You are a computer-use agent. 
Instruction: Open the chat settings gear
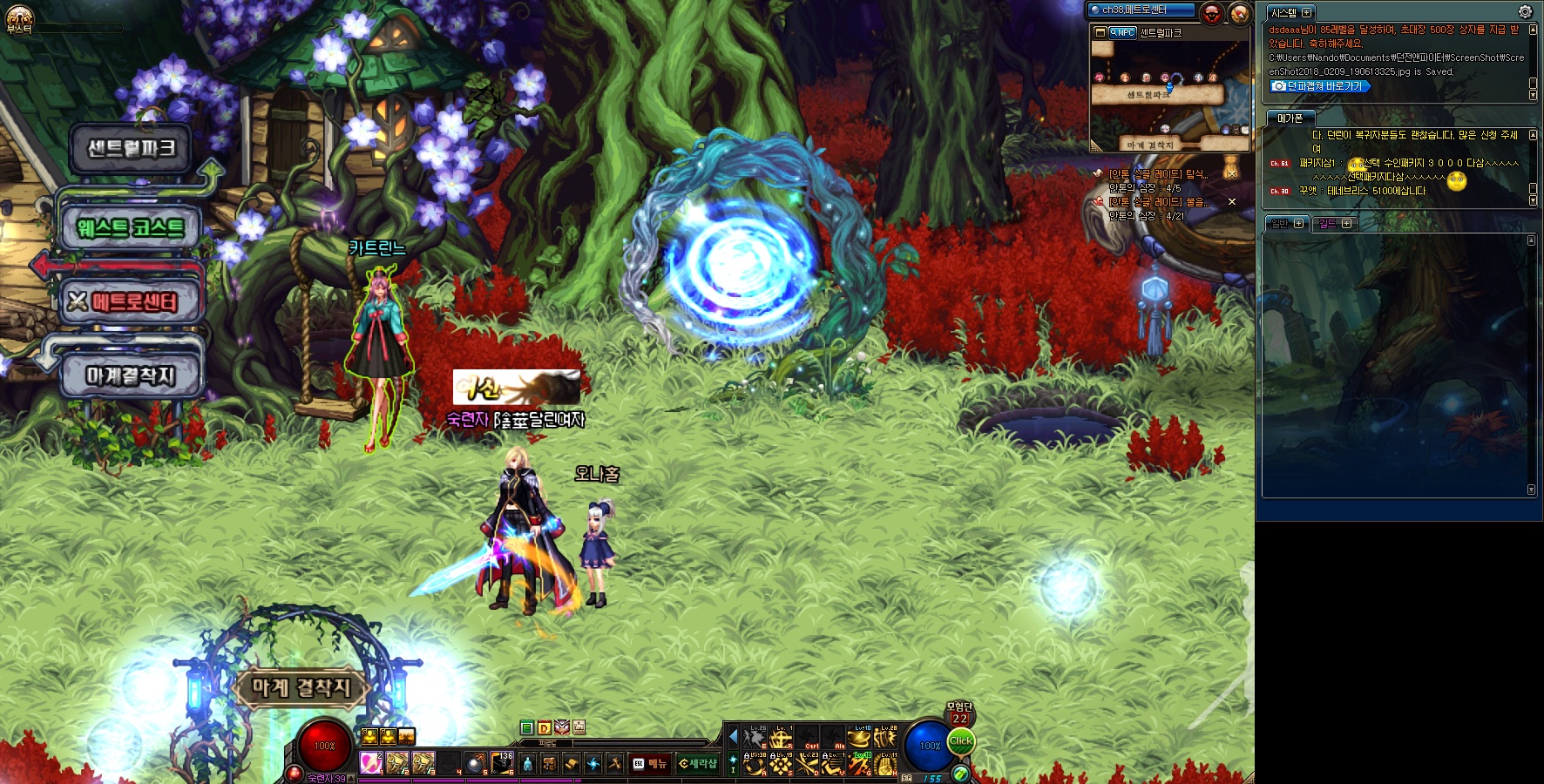(x=1525, y=11)
